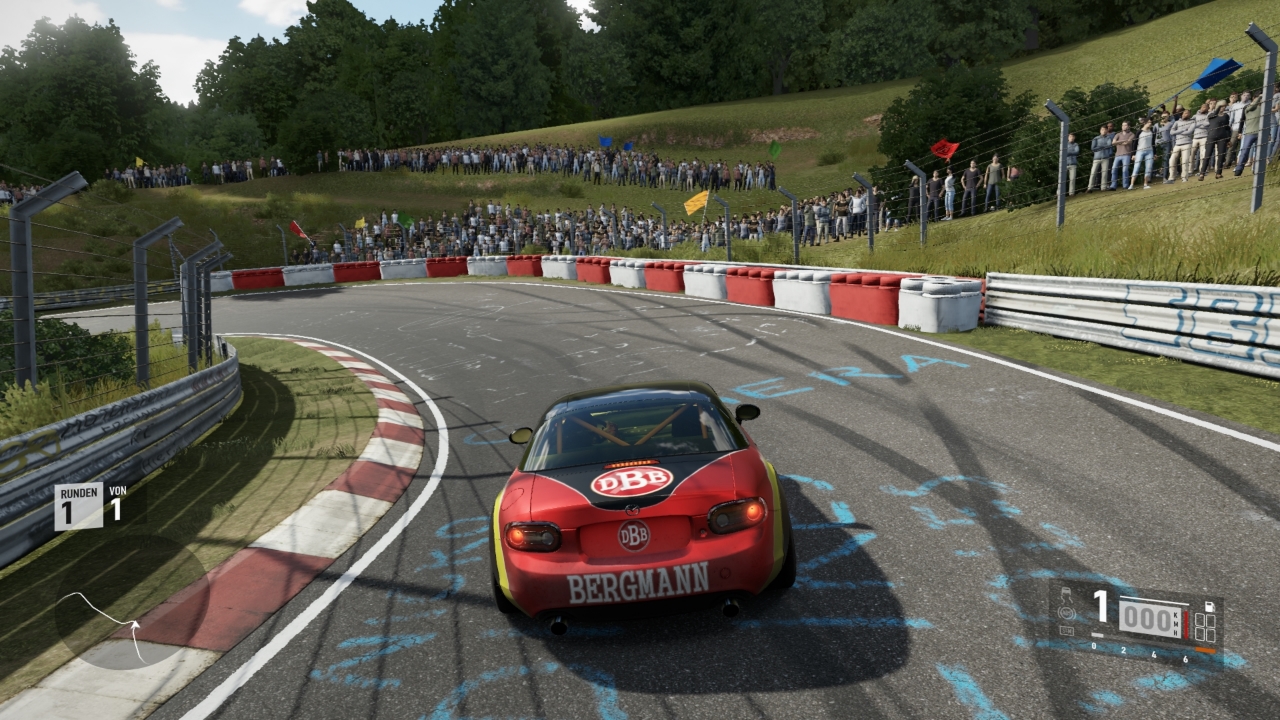Image resolution: width=1280 pixels, height=720 pixels.
Task: Click the STM stability indicator box
Action: (x=1067, y=630)
